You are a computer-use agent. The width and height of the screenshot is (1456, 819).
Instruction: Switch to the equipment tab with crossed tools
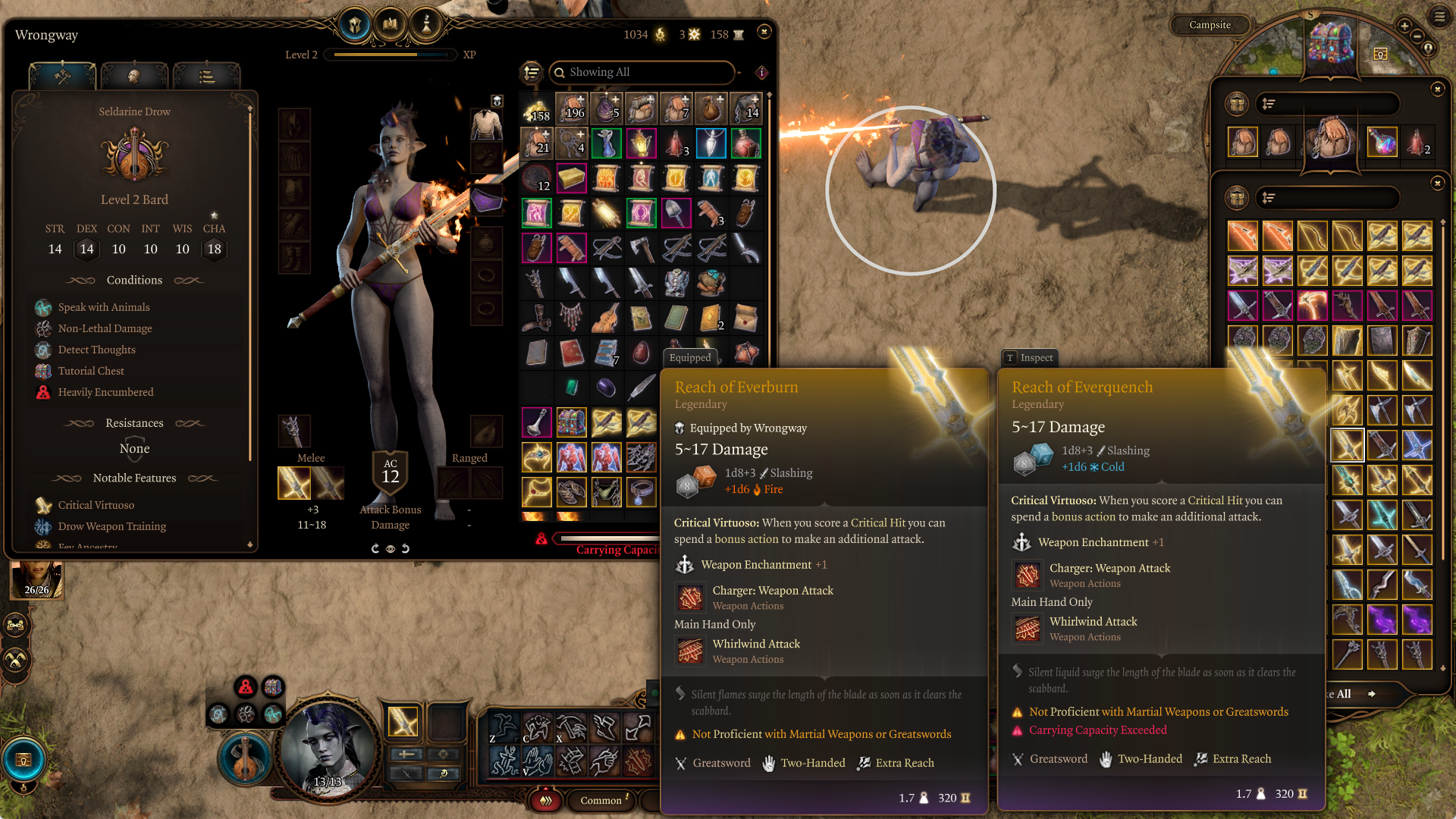[x=63, y=77]
